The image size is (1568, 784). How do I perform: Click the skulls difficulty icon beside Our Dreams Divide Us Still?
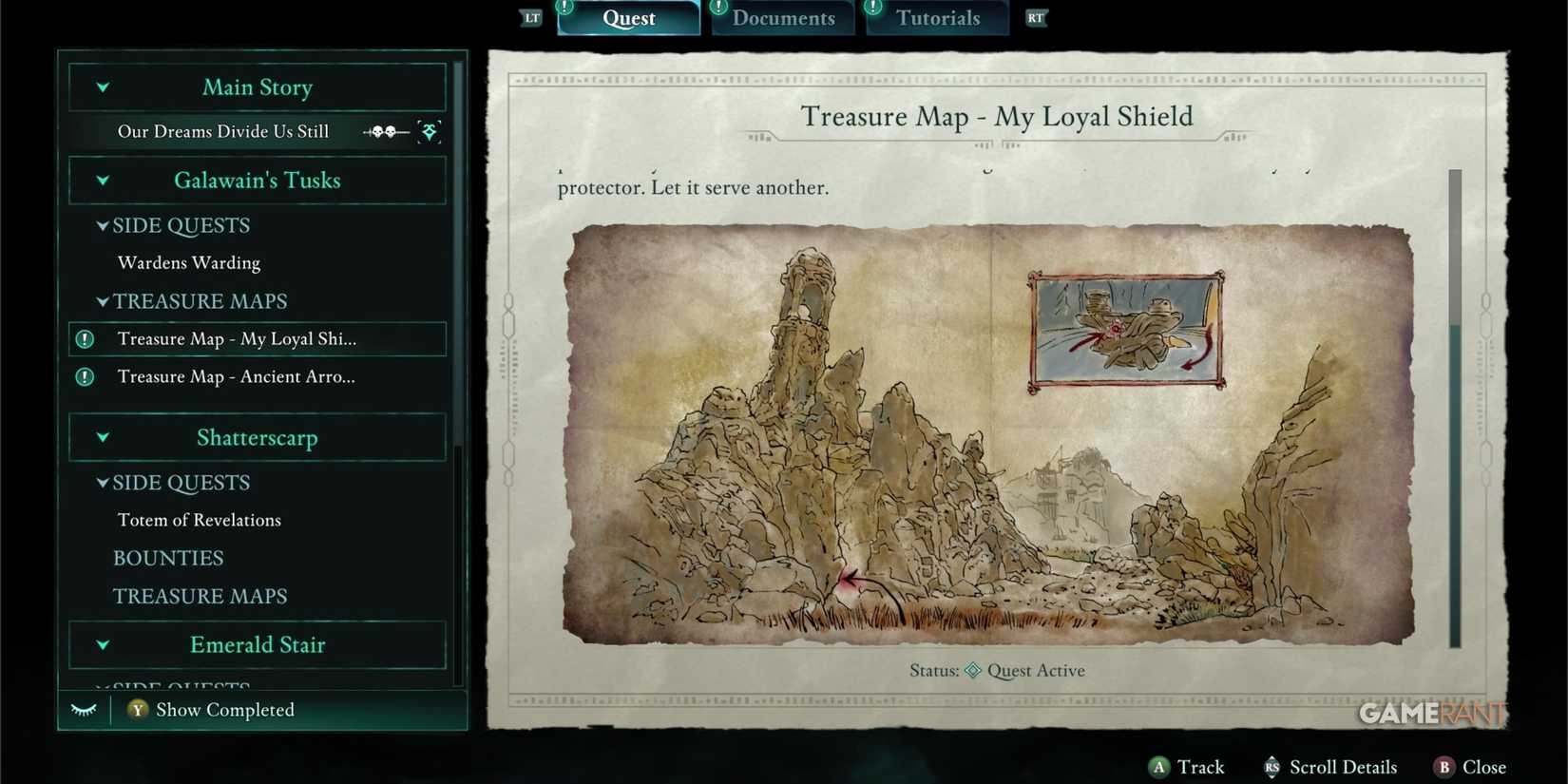click(384, 131)
